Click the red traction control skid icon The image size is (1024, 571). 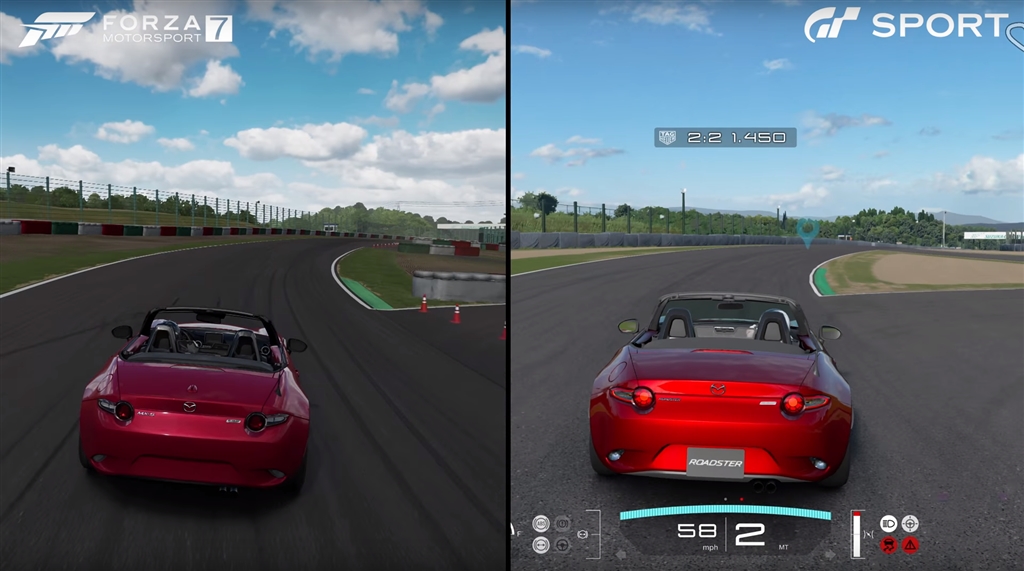coord(888,545)
